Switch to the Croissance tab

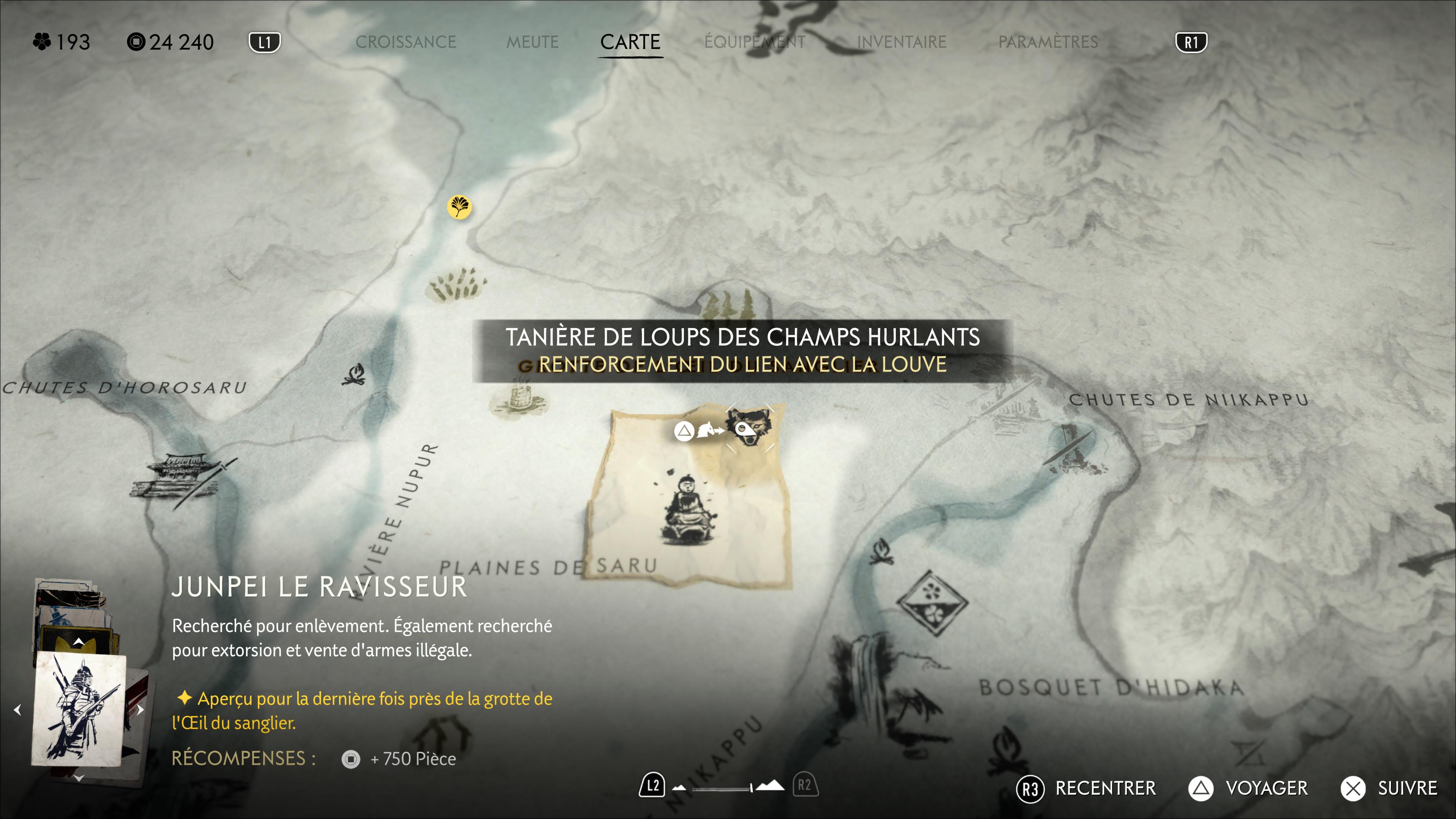405,42
